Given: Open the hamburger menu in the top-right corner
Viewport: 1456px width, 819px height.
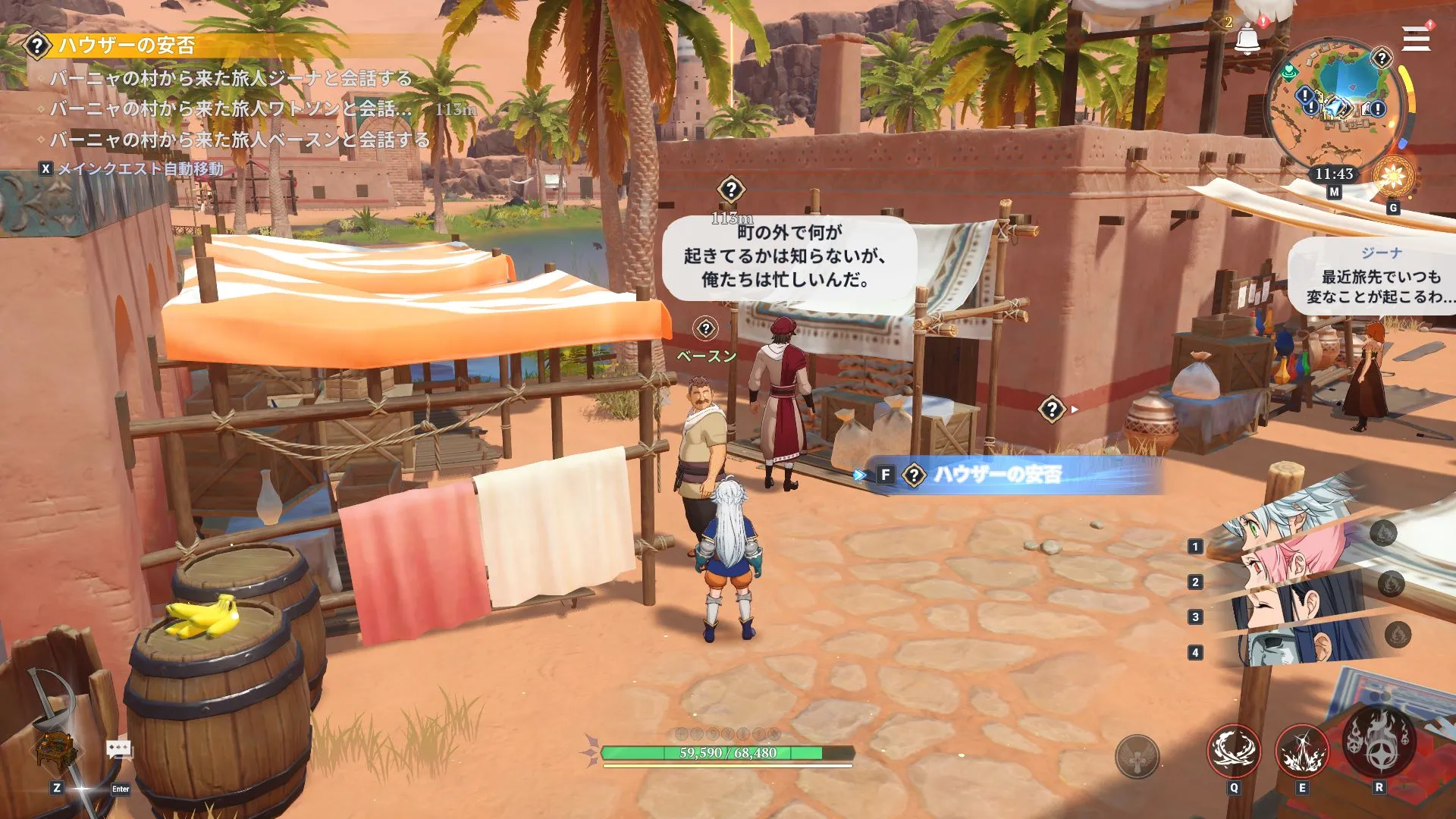Looking at the screenshot, I should tap(1415, 36).
